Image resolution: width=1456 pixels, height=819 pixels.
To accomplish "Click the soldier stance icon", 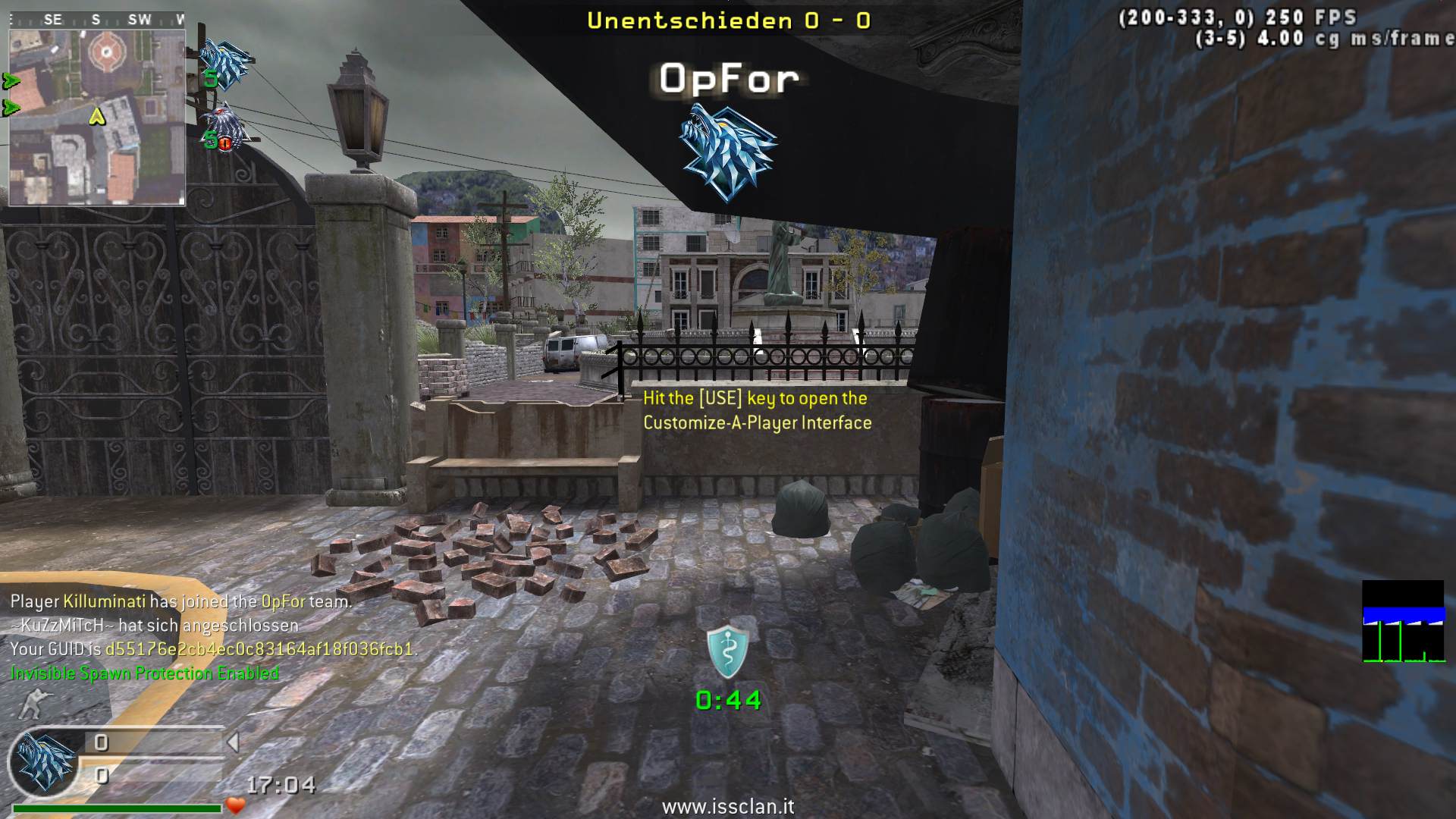I will pos(32,704).
